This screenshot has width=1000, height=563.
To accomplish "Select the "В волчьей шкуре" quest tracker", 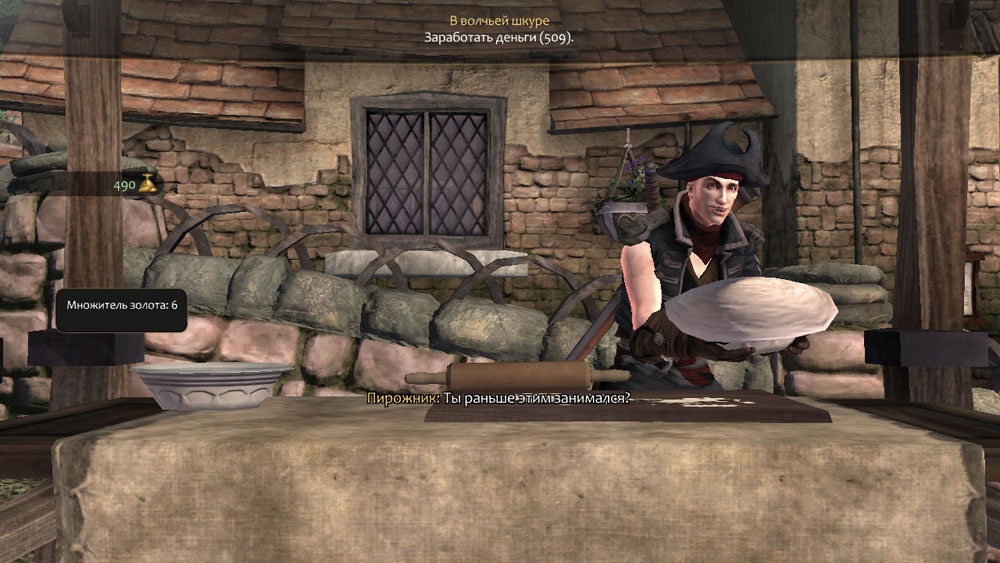I will pyautogui.click(x=499, y=21).
